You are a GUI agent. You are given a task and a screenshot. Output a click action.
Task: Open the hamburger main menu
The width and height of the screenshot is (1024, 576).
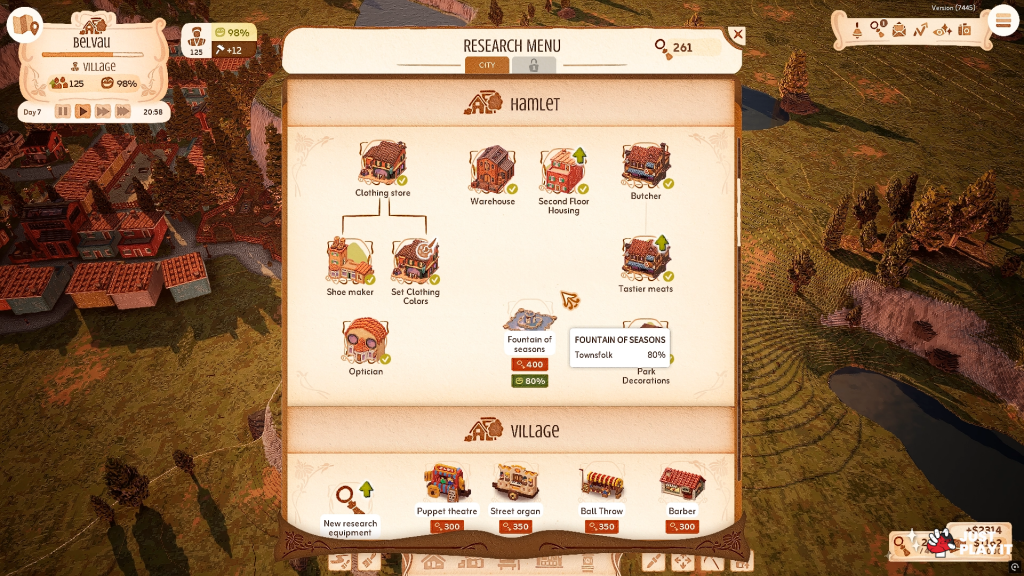pyautogui.click(x=1001, y=21)
